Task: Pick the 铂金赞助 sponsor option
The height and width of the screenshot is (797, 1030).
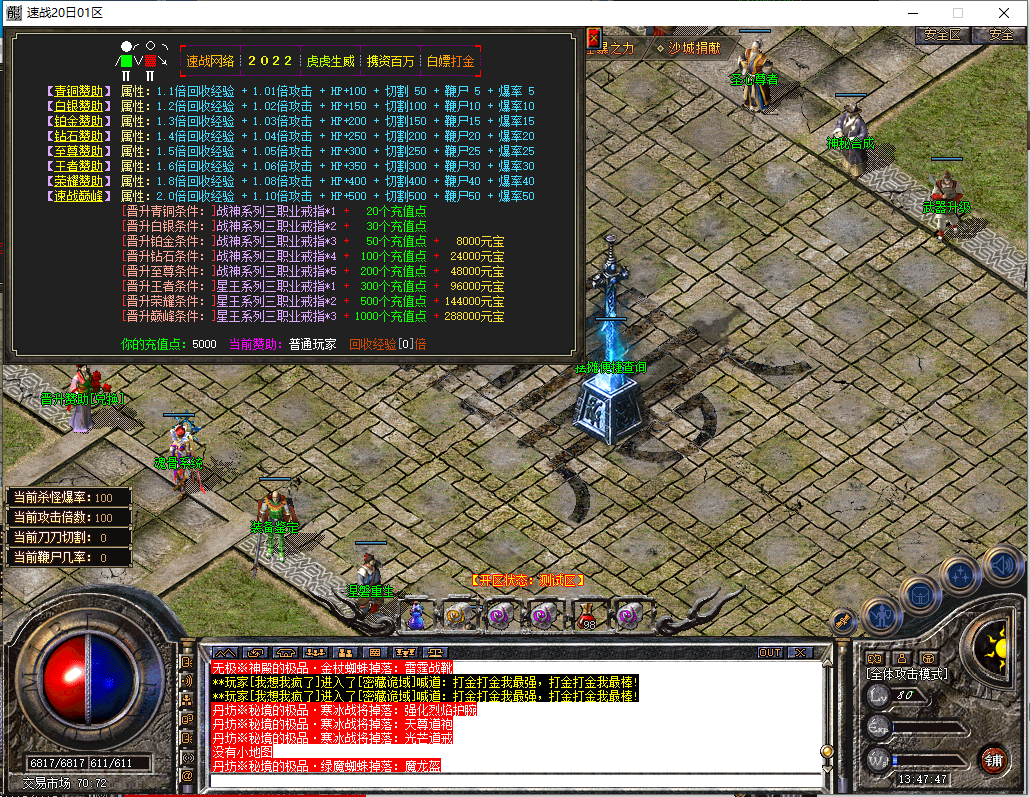Action: click(x=77, y=121)
